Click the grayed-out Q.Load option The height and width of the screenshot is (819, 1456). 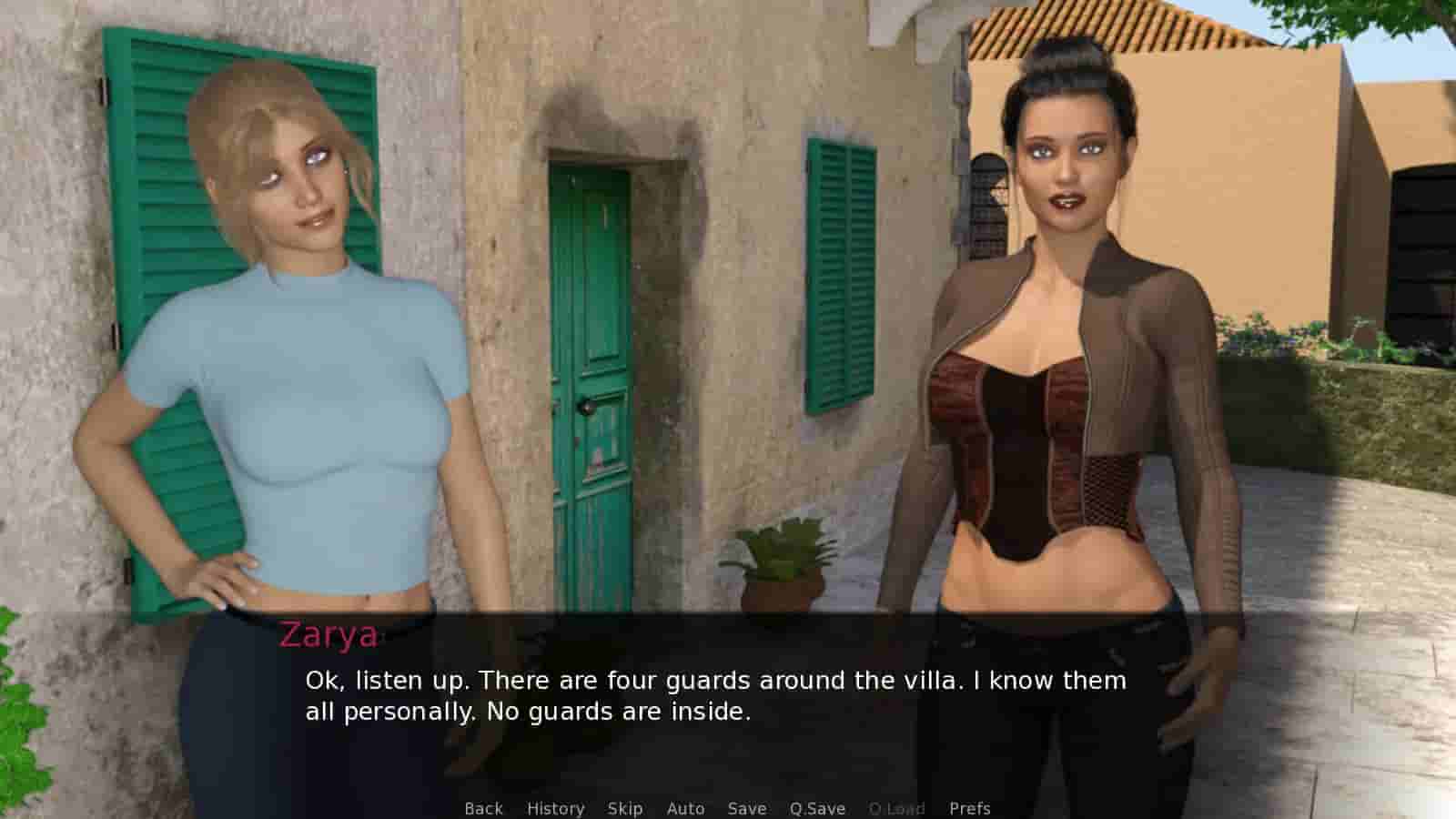898,808
